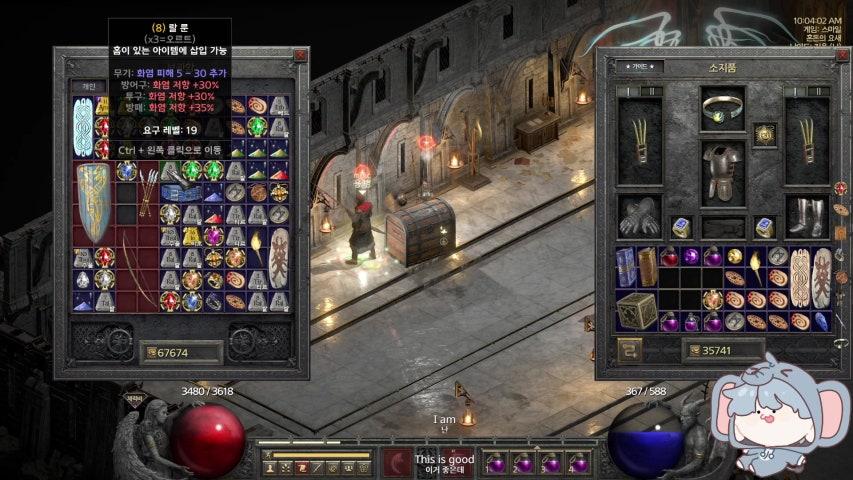The height and width of the screenshot is (480, 853).
Task: Select the equipped amulet
Action: tap(766, 134)
